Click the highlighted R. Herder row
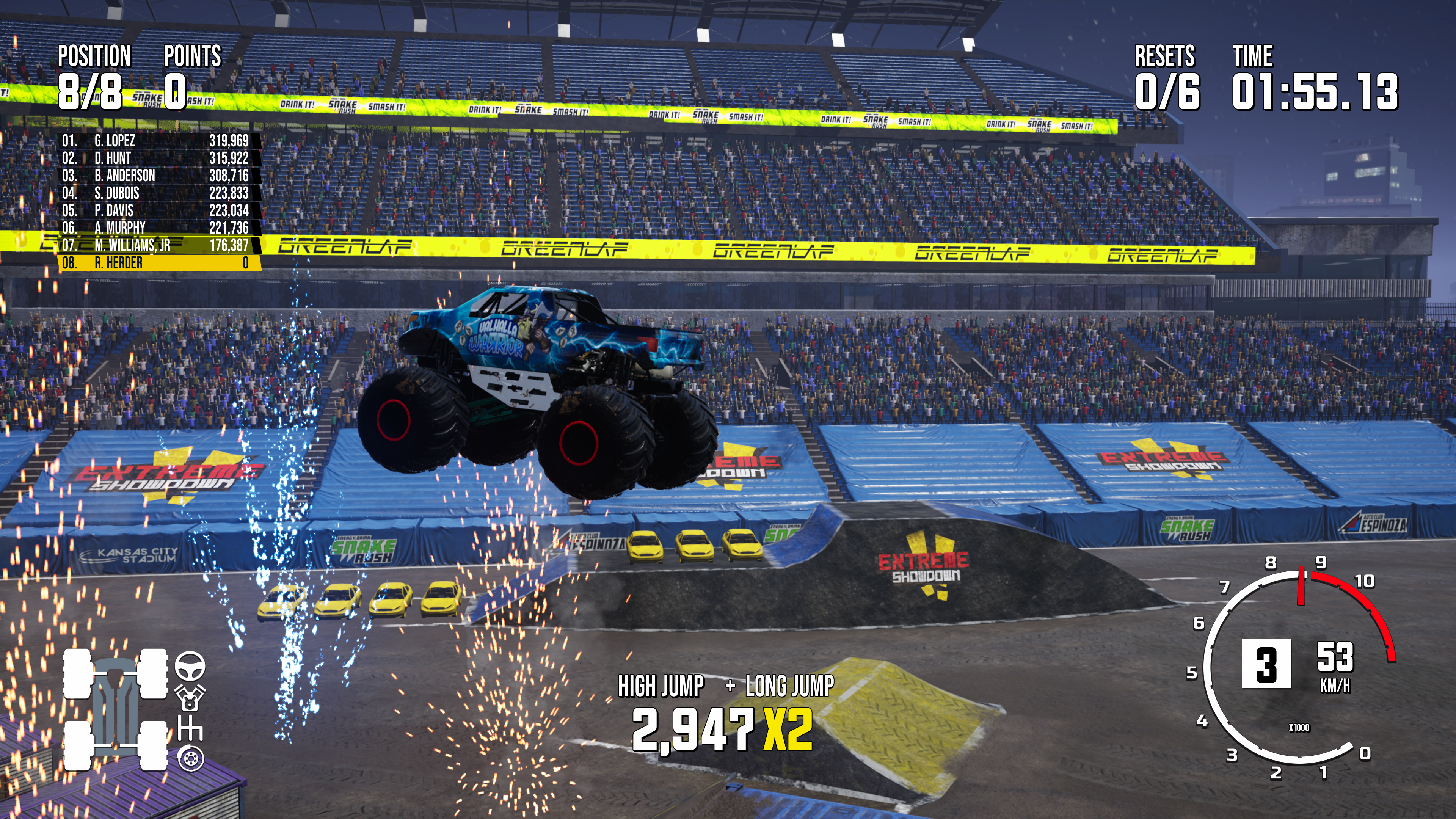This screenshot has height=819, width=1456. [158, 263]
